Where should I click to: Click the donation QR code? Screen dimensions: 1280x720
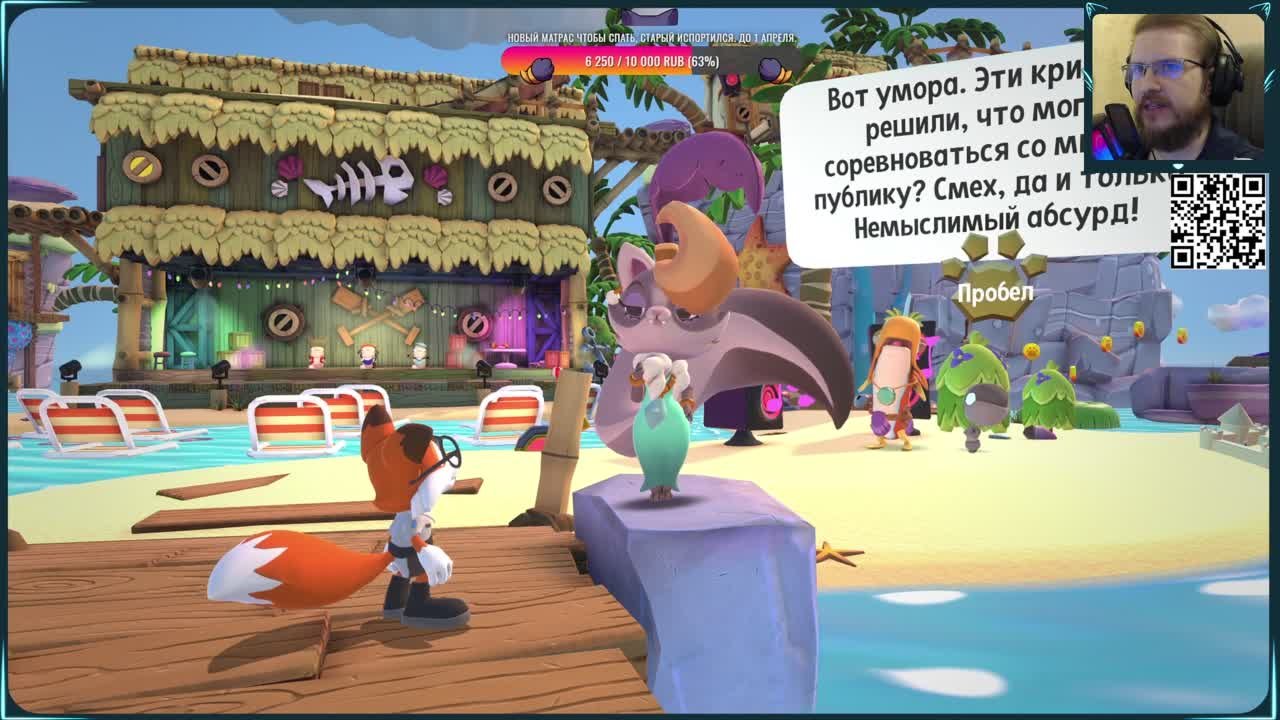(1217, 221)
